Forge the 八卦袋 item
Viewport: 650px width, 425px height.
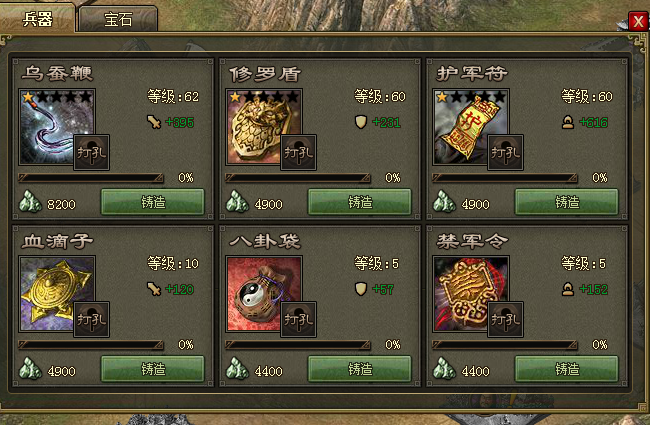point(360,368)
